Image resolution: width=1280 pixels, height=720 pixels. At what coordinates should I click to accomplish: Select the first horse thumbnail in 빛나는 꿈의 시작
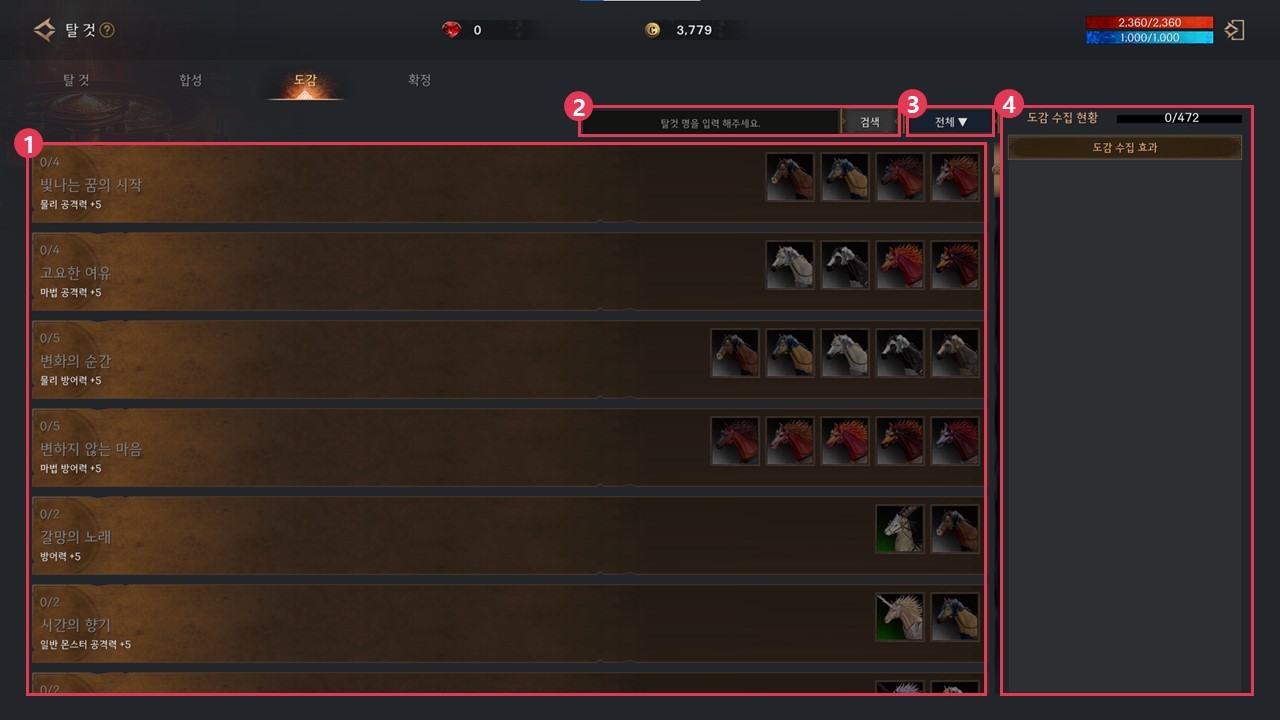point(790,177)
